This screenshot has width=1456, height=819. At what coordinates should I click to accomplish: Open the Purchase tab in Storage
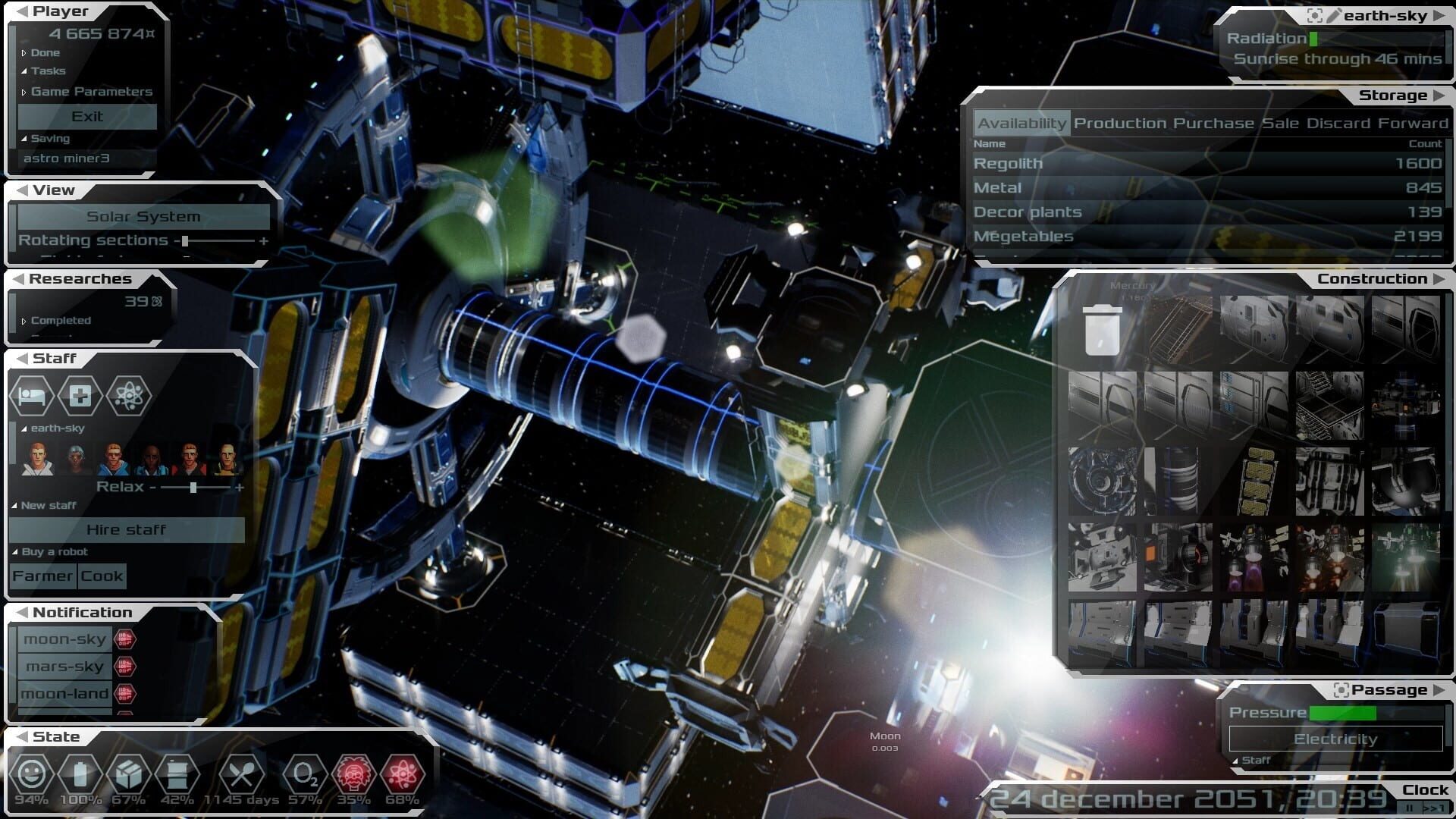pyautogui.click(x=1213, y=122)
